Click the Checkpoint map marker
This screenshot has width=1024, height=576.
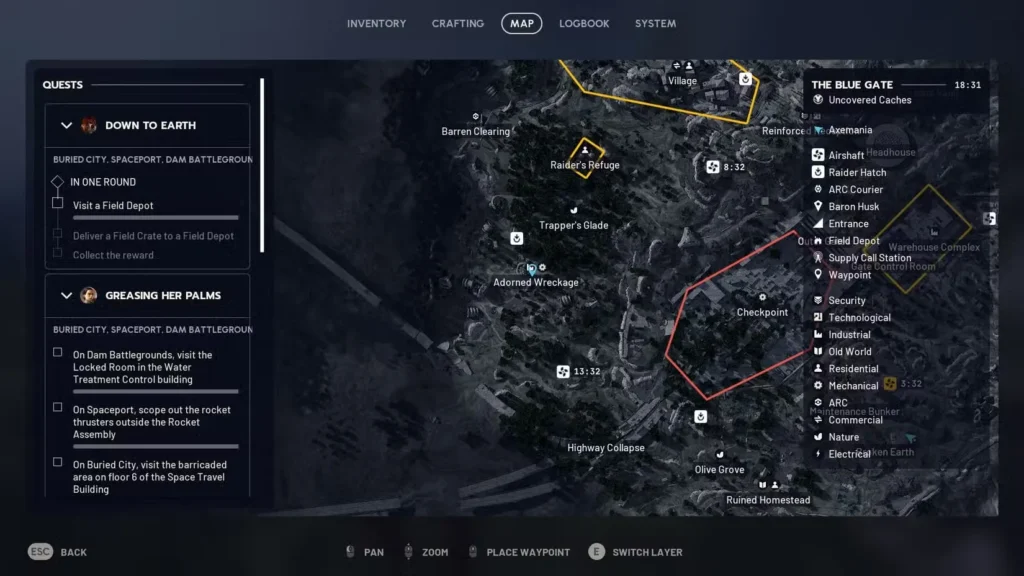pyautogui.click(x=763, y=298)
